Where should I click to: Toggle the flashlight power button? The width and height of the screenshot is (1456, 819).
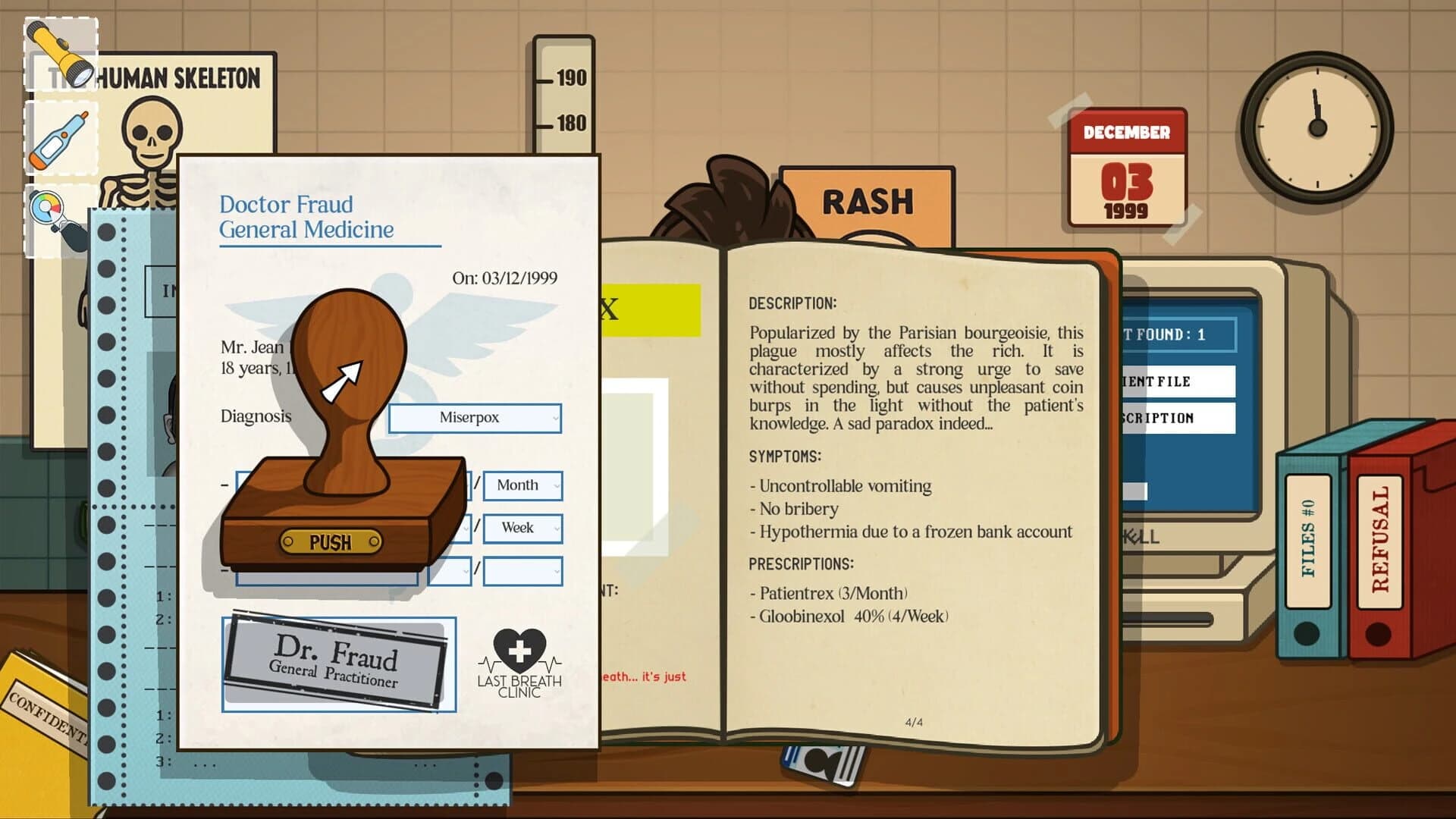click(x=64, y=43)
